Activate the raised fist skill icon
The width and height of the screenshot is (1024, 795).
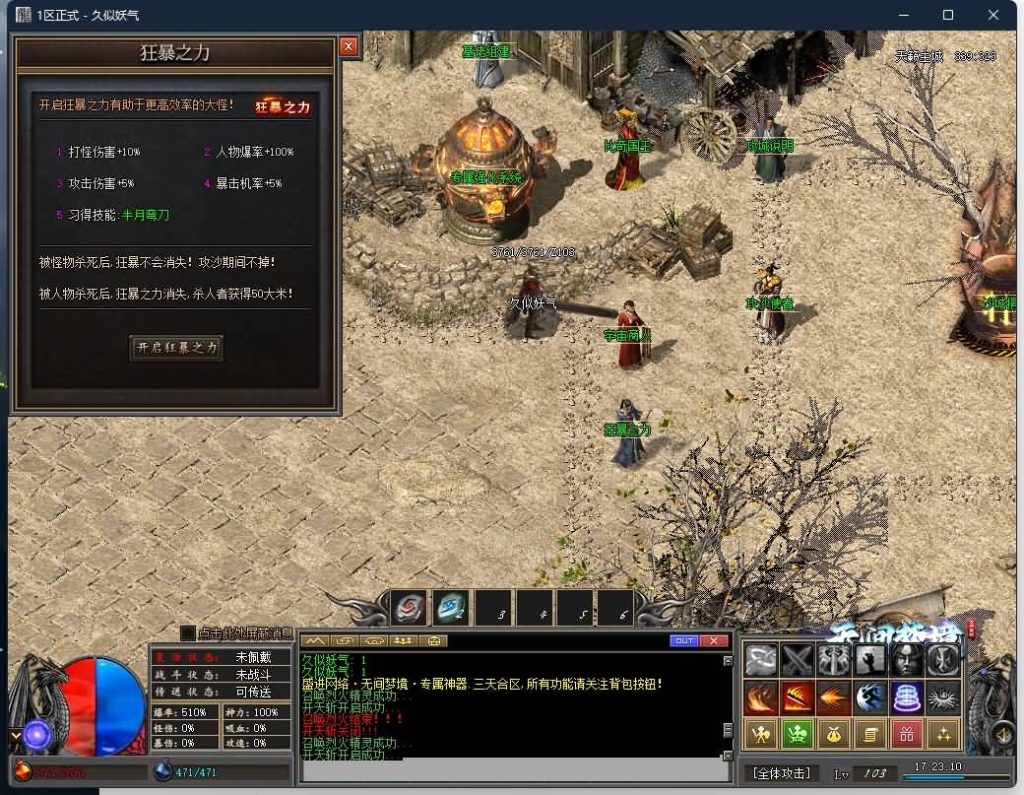(870, 660)
